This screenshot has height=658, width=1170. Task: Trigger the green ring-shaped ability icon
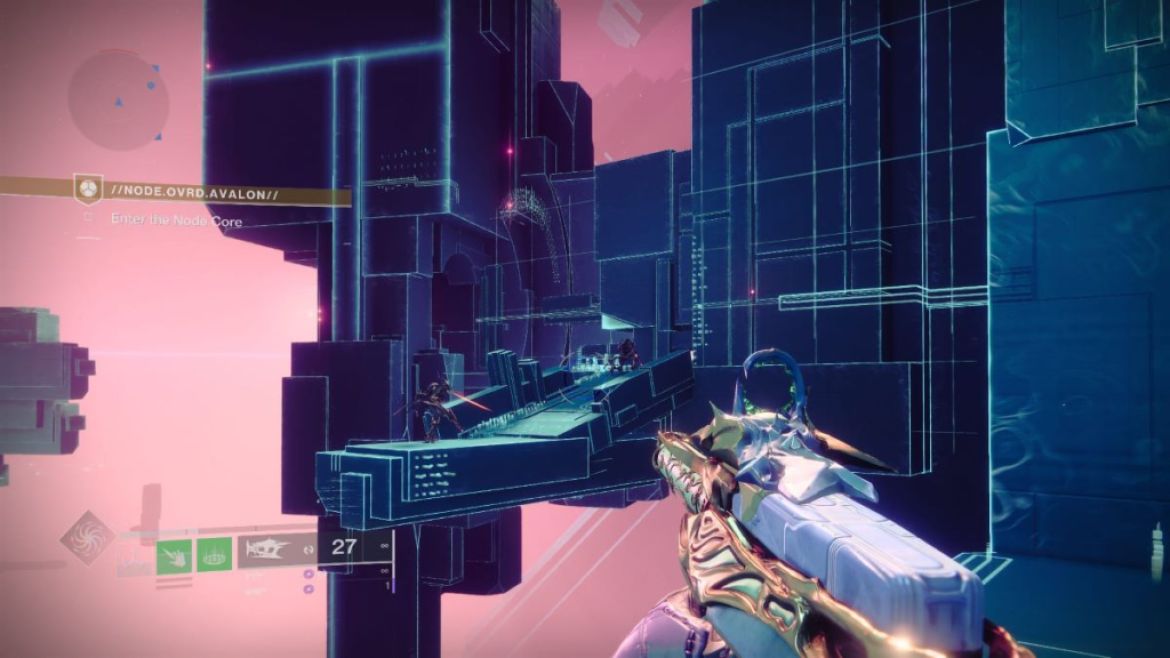click(x=214, y=554)
